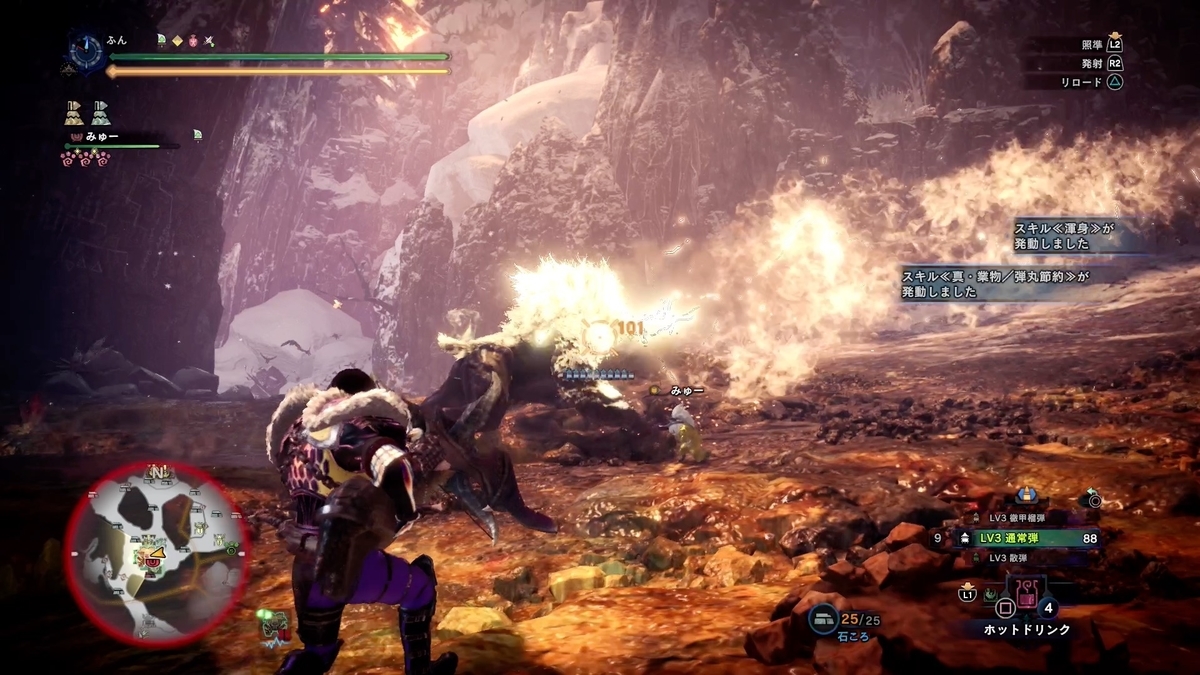1200x675 pixels.
Task: Select party member みゅー nameplate
Action: pyautogui.click(x=103, y=136)
